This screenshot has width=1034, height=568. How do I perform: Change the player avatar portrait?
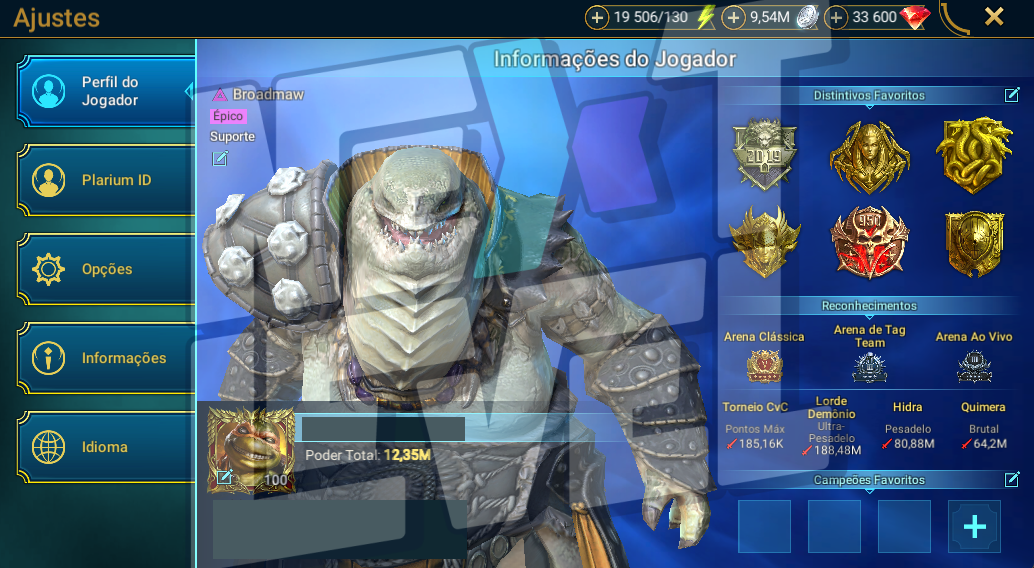point(225,477)
